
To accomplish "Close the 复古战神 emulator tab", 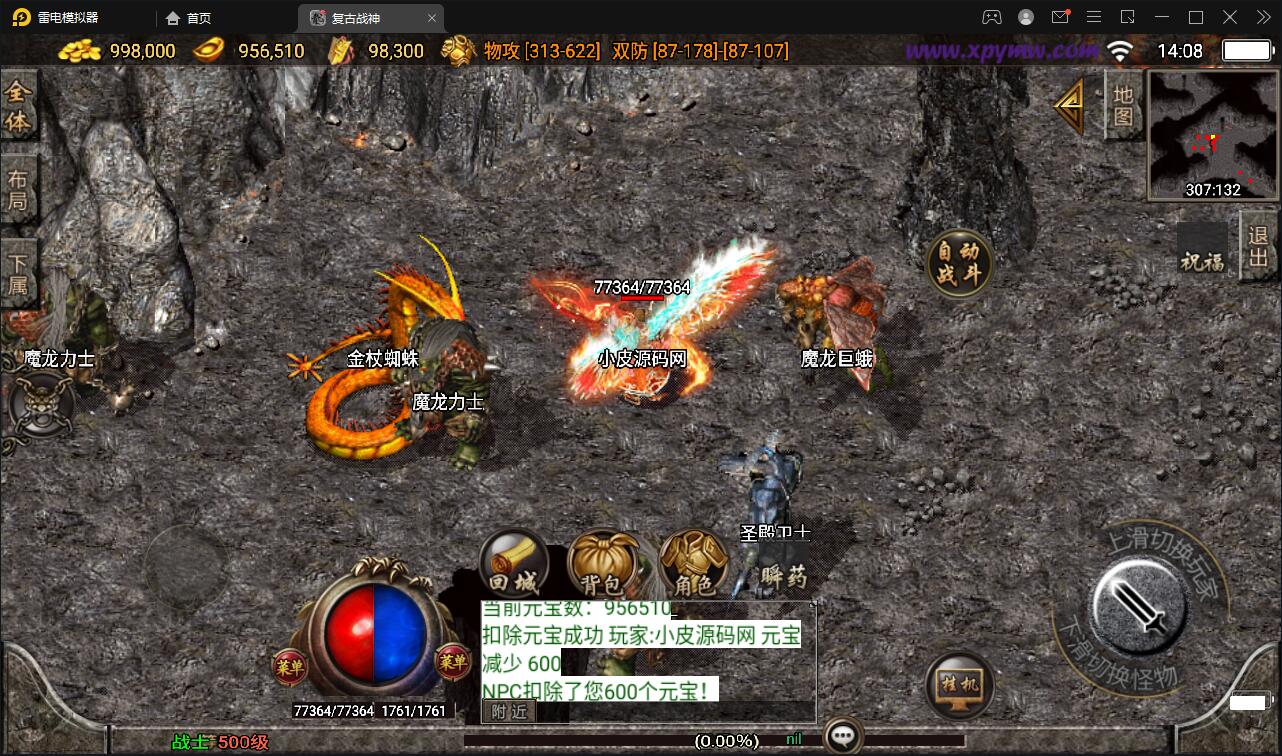I will coord(432,18).
